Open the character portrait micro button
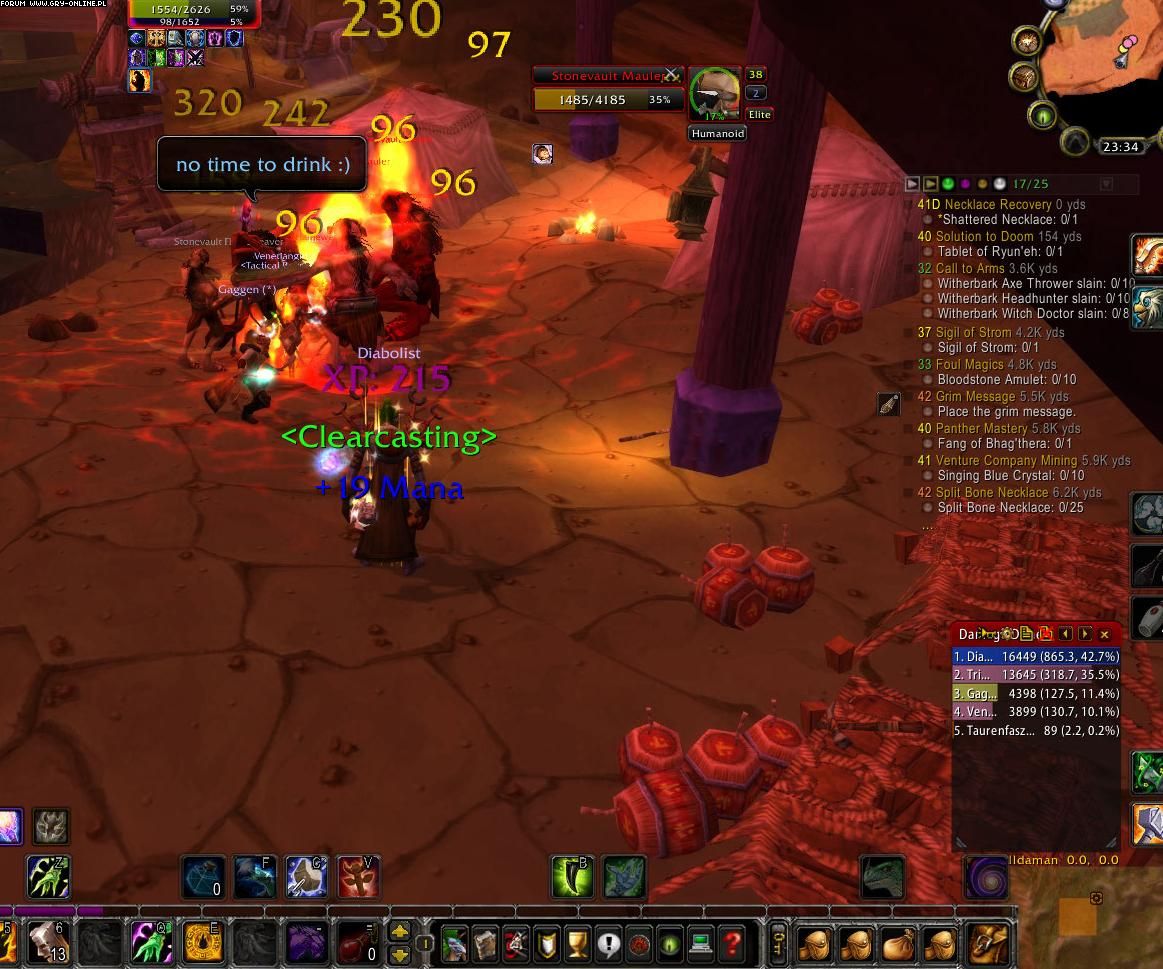Viewport: 1163px width, 969px height. click(x=454, y=943)
